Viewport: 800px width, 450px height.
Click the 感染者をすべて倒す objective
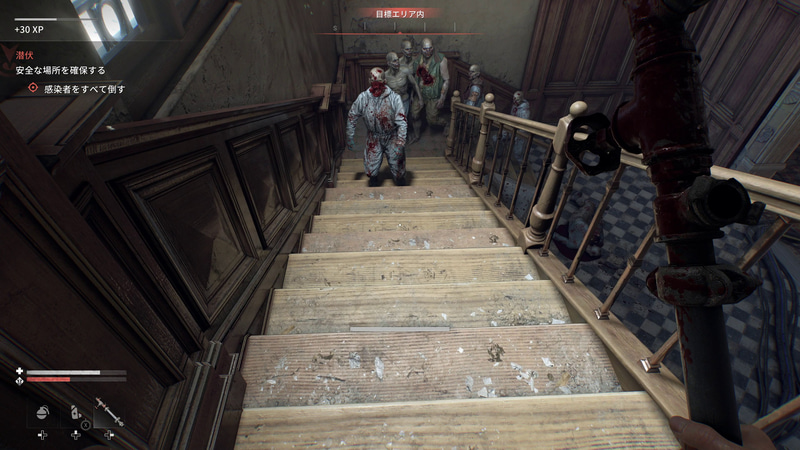click(x=83, y=89)
